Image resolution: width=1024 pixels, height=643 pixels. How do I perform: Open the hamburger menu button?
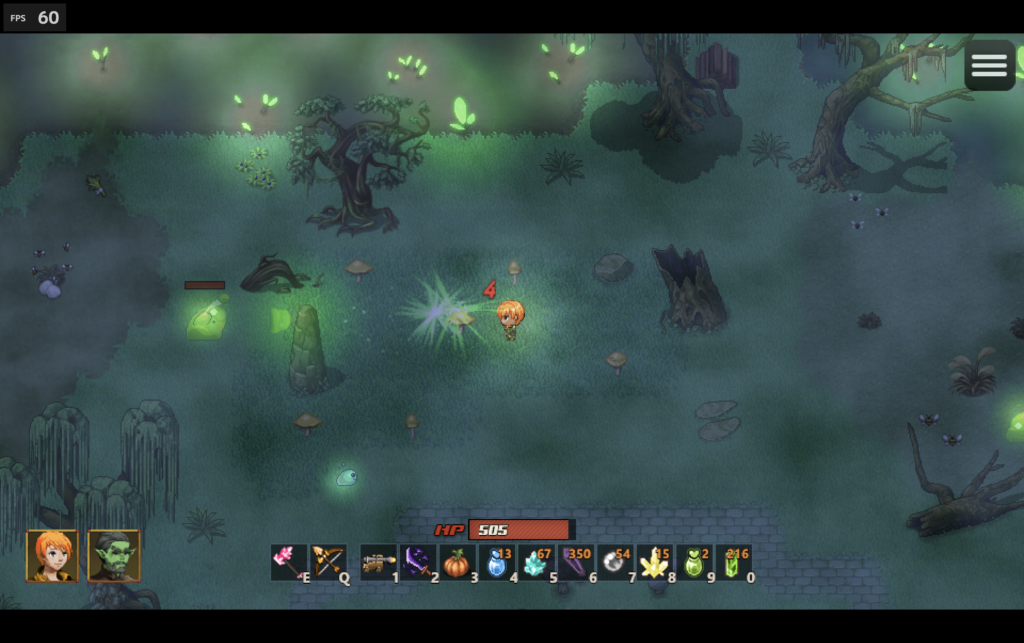(989, 65)
